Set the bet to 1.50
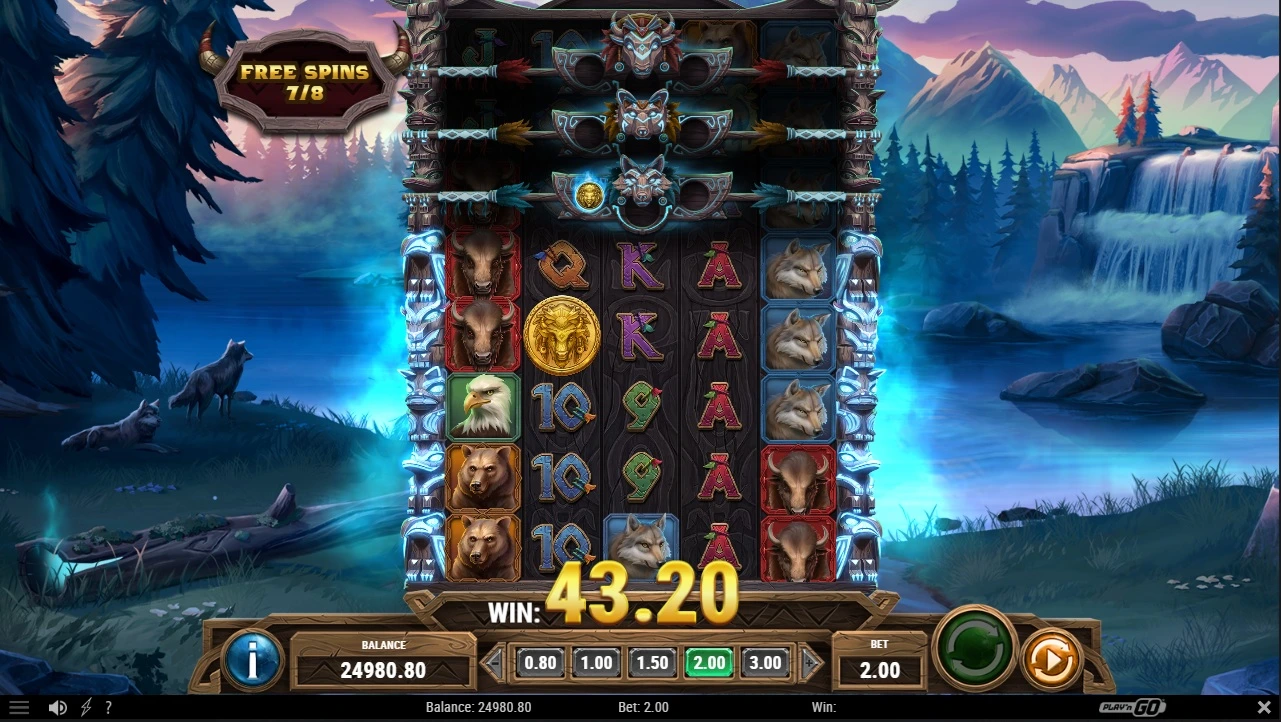The image size is (1281, 722). (x=652, y=662)
